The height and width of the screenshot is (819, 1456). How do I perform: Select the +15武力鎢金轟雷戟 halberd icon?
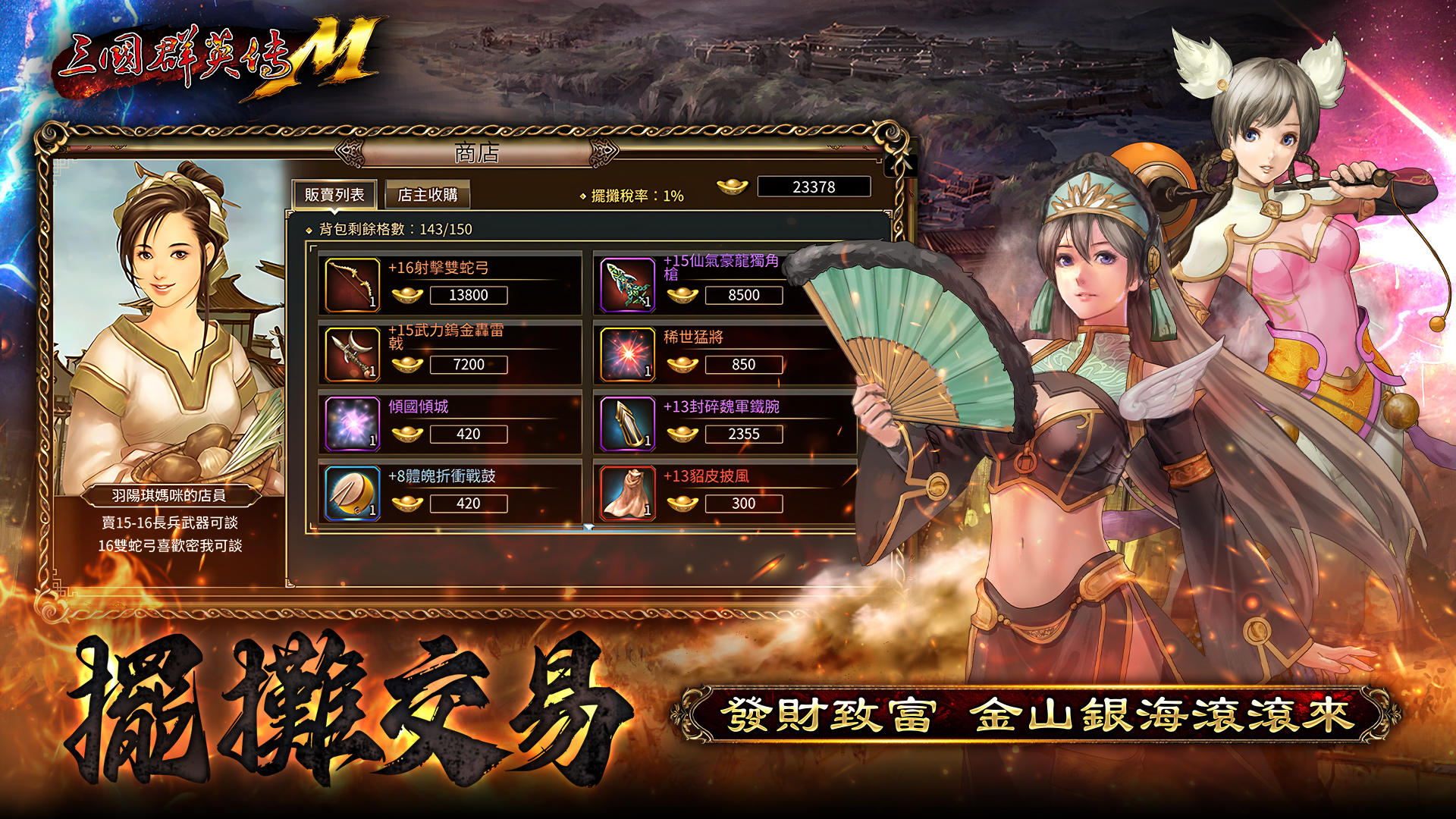tap(350, 354)
